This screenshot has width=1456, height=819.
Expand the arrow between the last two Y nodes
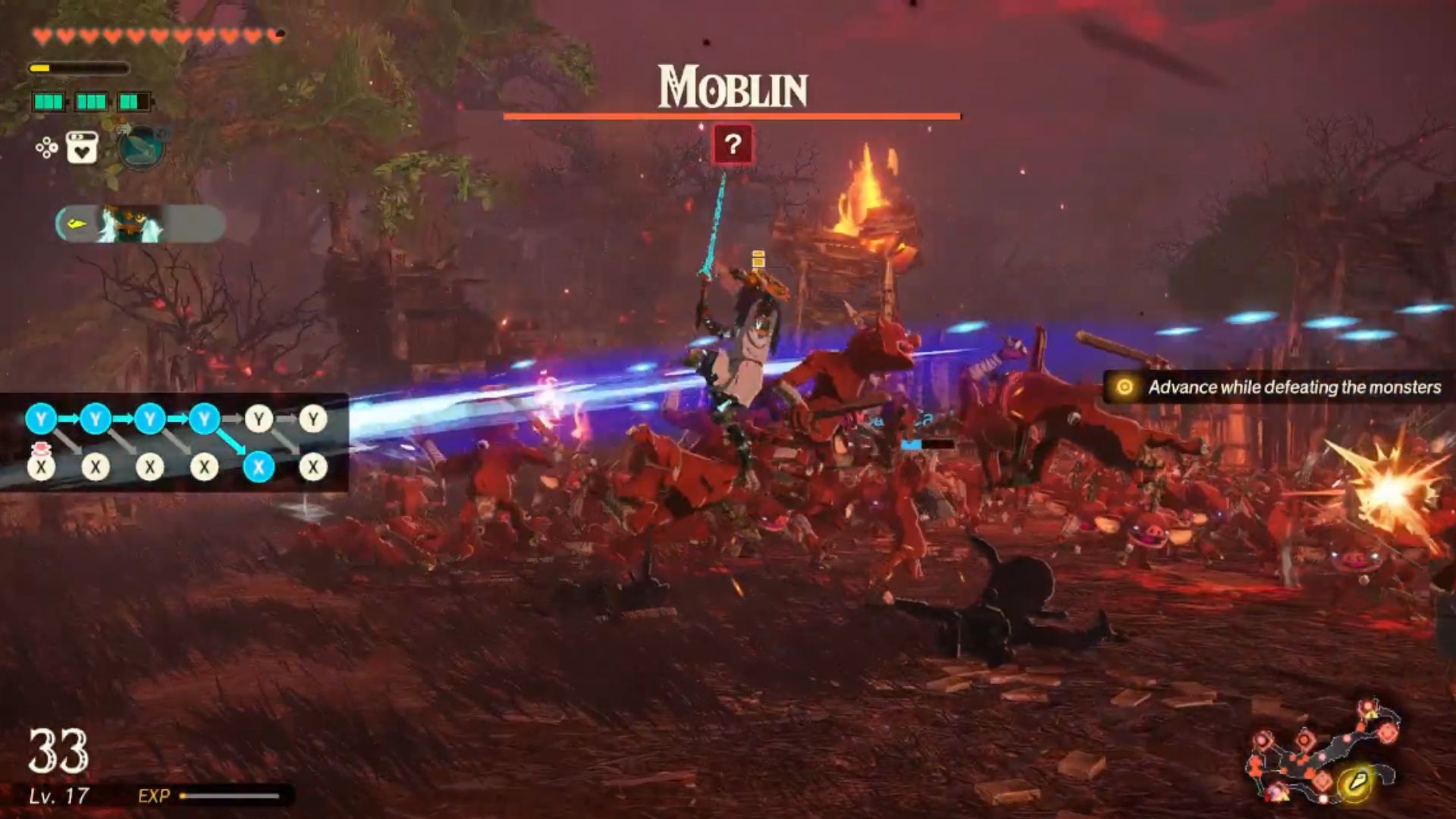point(284,419)
